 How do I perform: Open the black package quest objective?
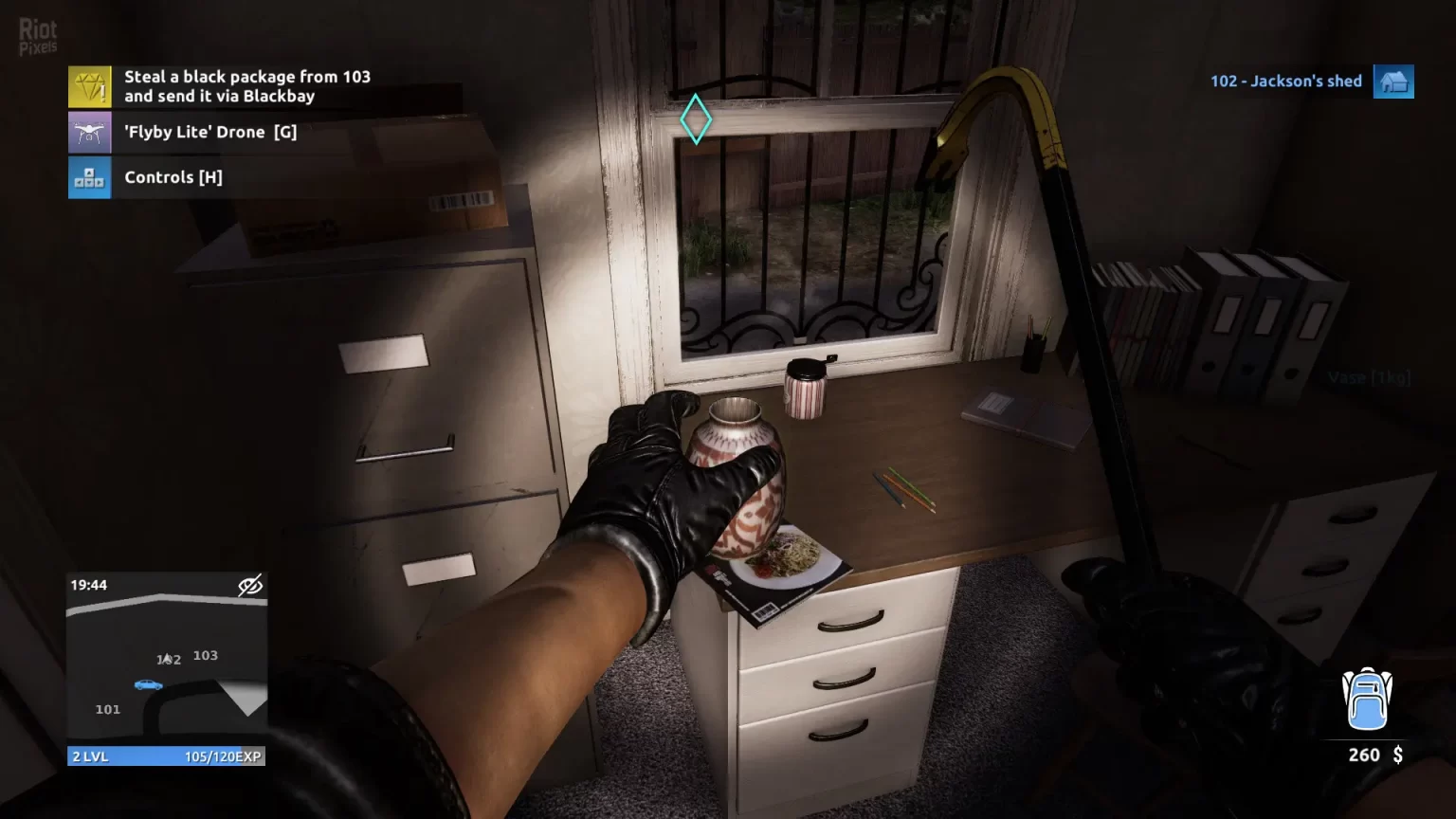click(246, 86)
